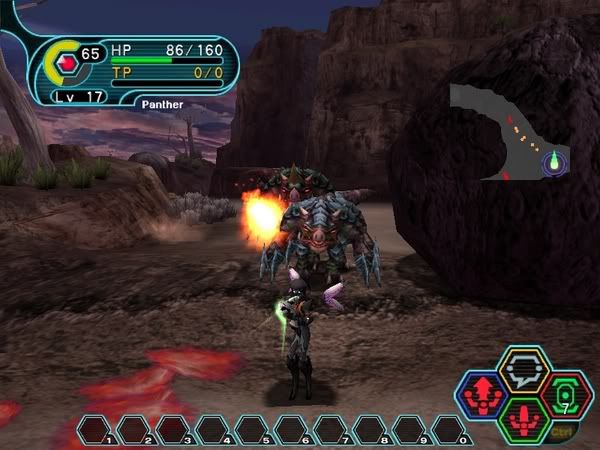Select hotbar slot number 1
The image size is (600, 450).
95,430
